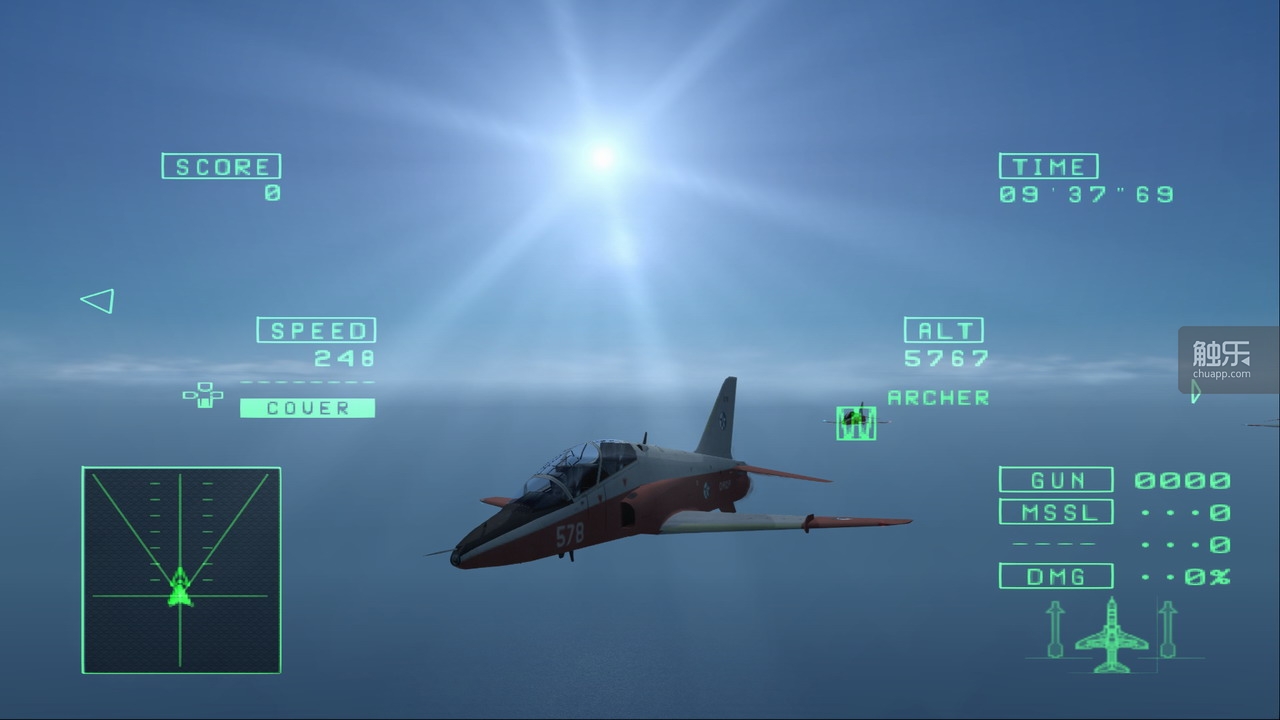1280x720 pixels.
Task: Click the wingman formation icon beside COVER
Action: click(x=203, y=395)
